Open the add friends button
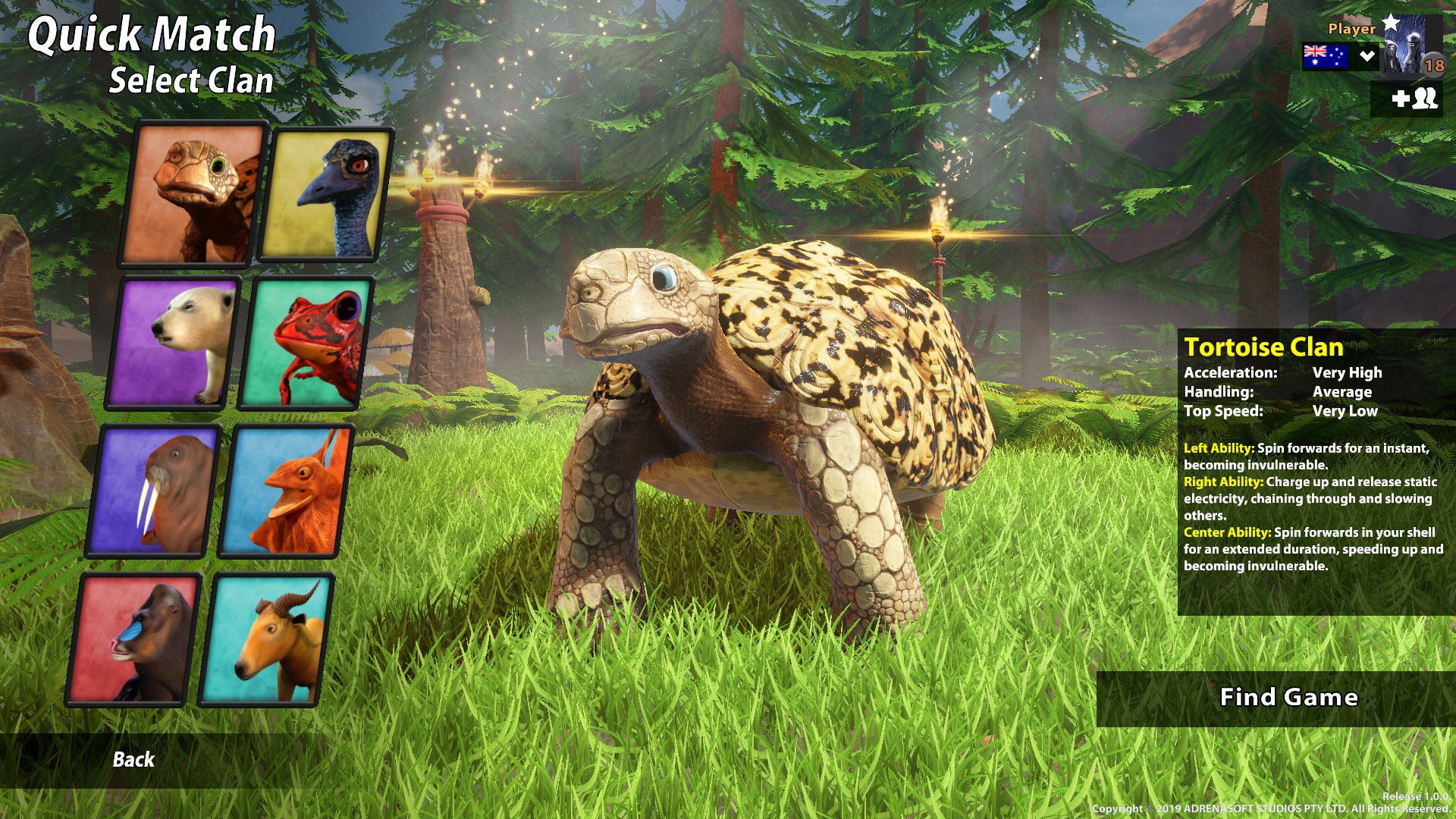The height and width of the screenshot is (819, 1456). click(x=1414, y=99)
